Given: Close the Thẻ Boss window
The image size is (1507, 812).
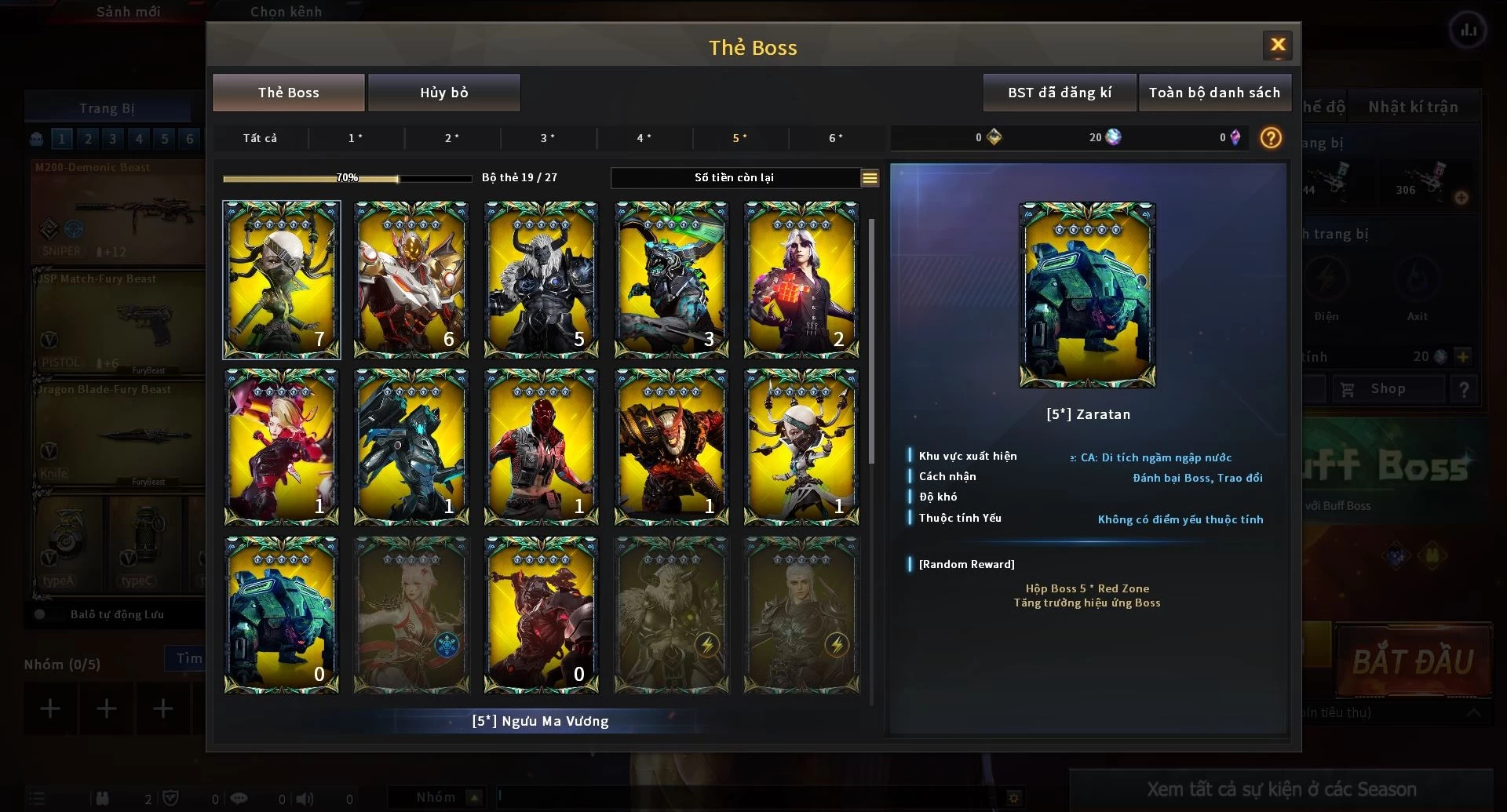Looking at the screenshot, I should point(1277,46).
